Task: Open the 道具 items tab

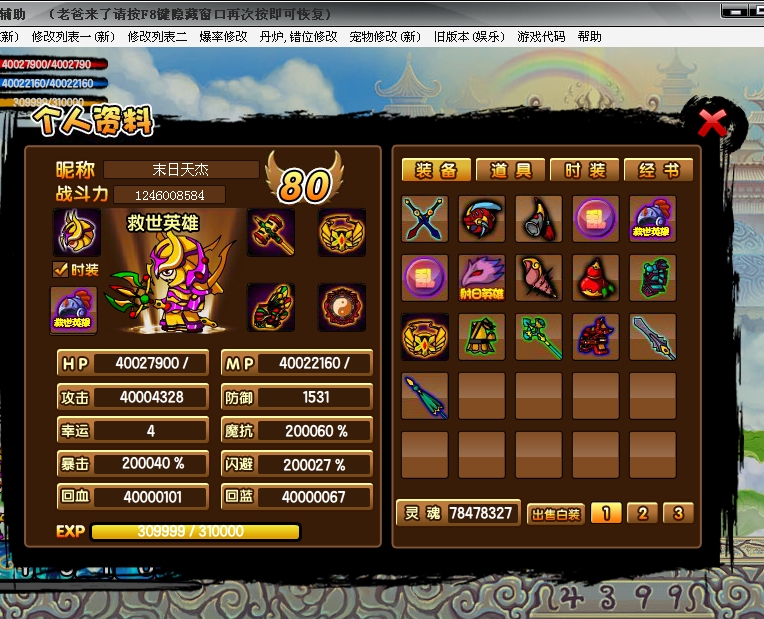Action: coord(511,170)
